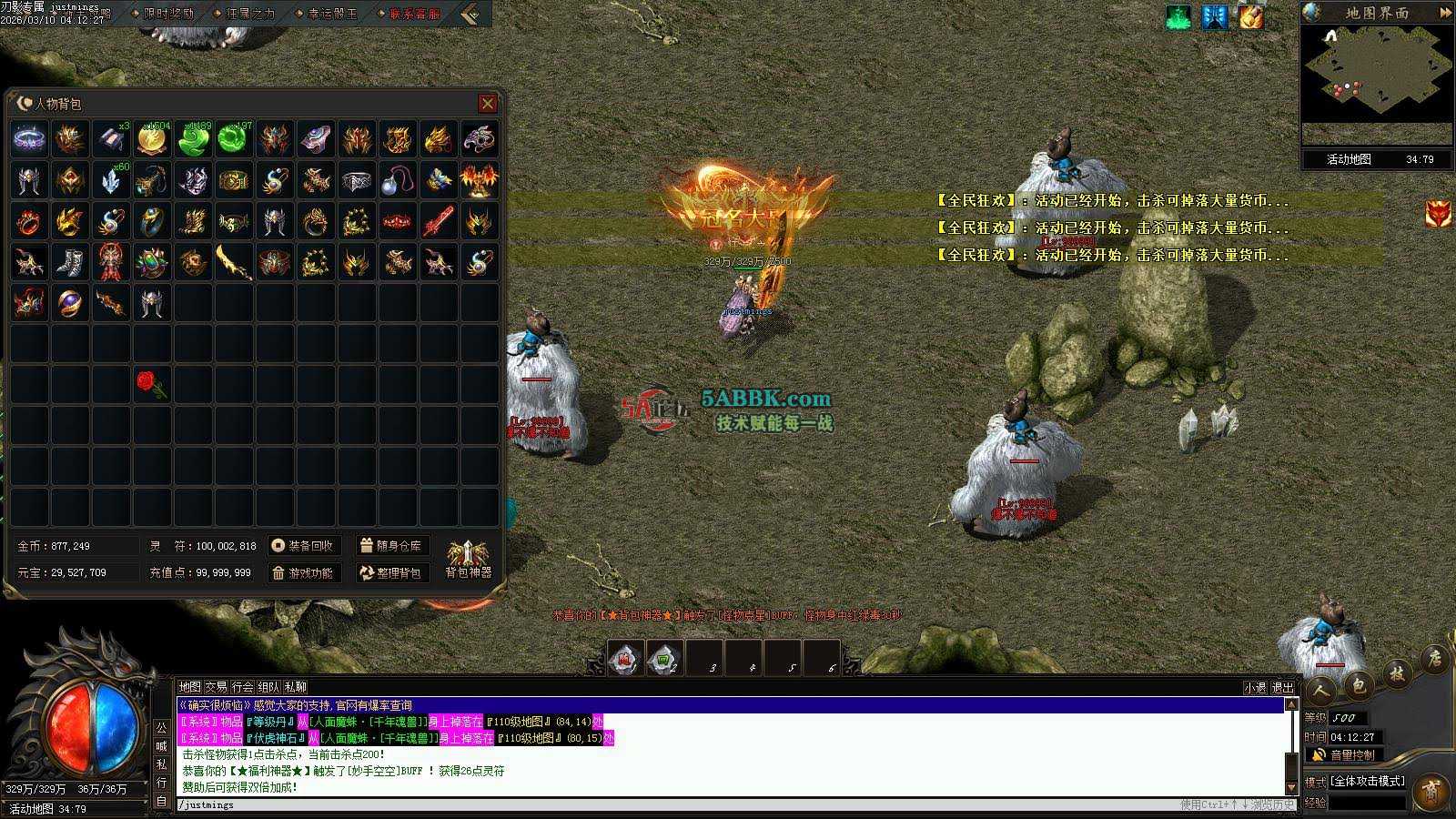Screen dimensions: 1456x819
Task: Select the golden curved blade item
Action: tap(233, 262)
